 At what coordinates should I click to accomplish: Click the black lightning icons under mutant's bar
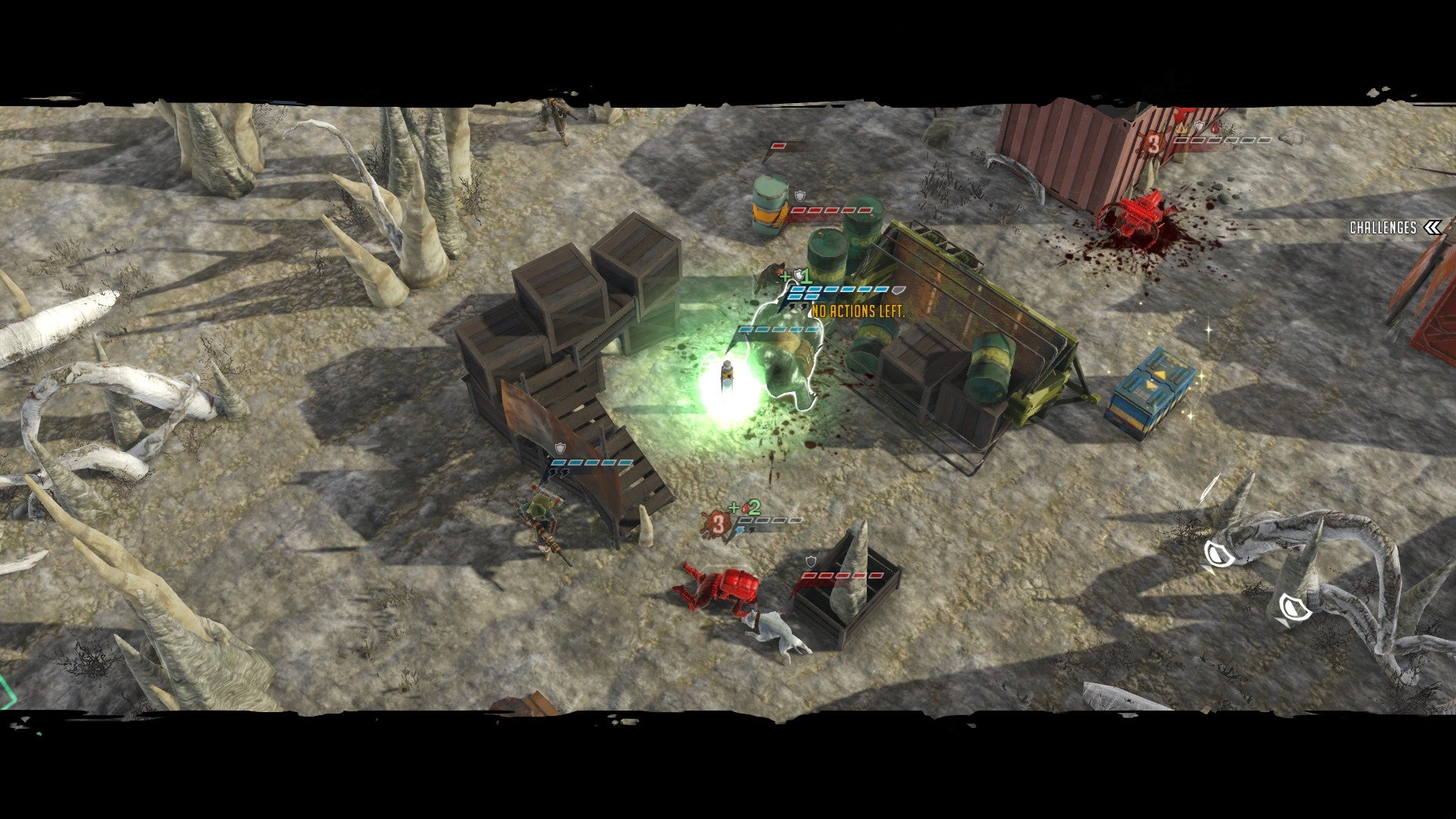click(x=797, y=308)
